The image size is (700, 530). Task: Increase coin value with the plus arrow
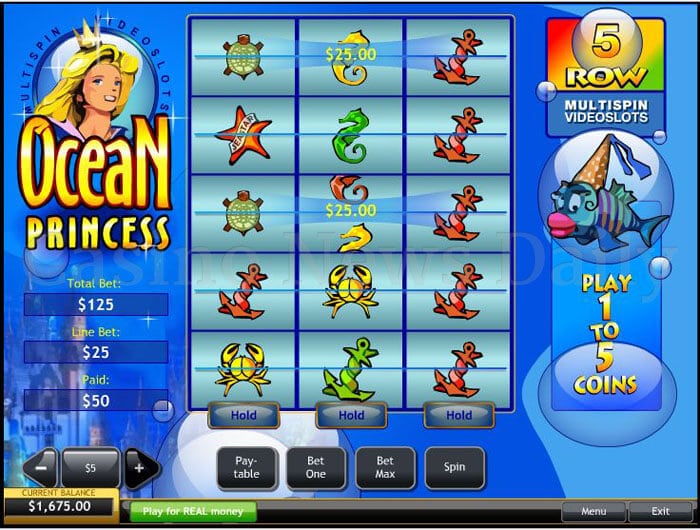pyautogui.click(x=141, y=467)
